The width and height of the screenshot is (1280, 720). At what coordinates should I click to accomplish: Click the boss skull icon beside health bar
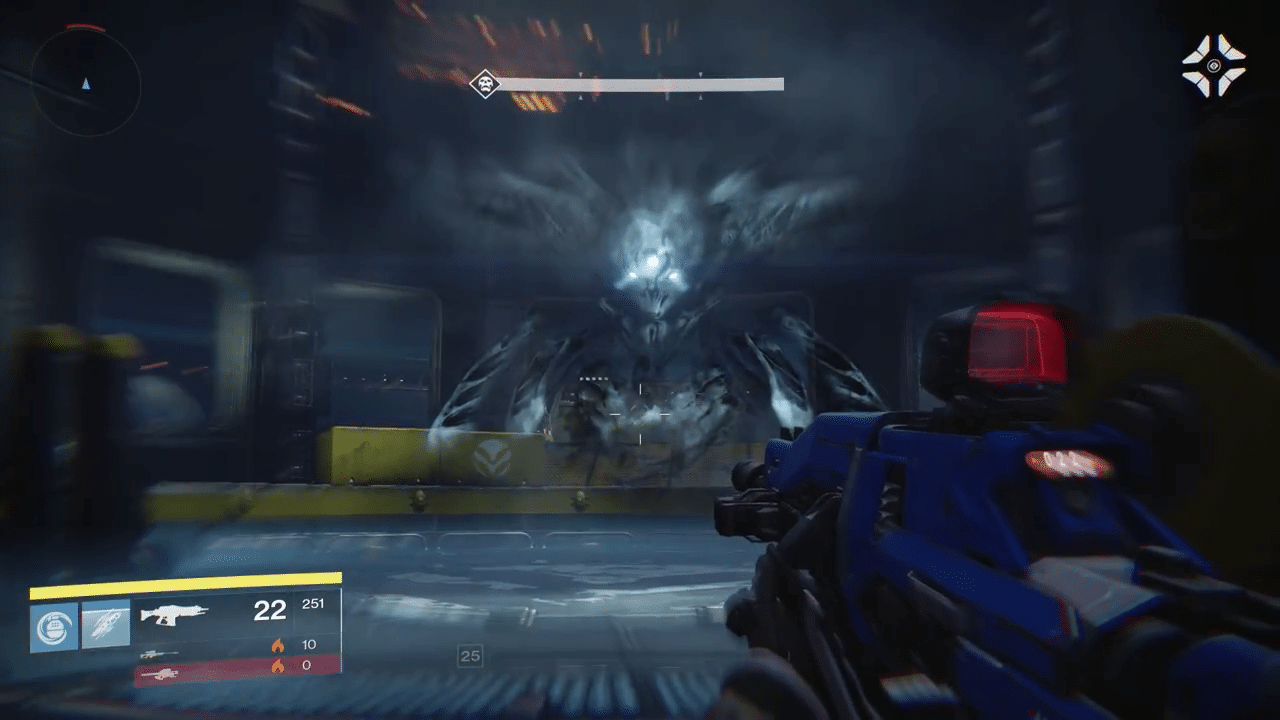point(485,83)
